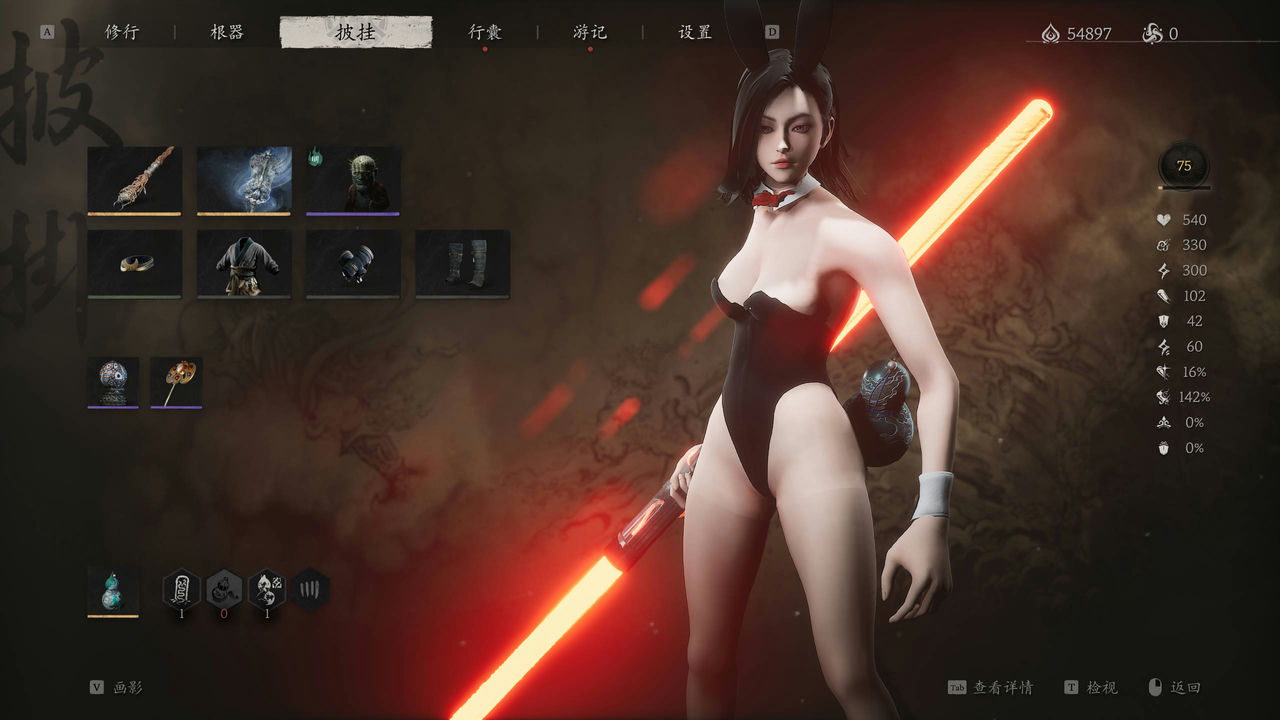Screen dimensions: 1280x720
Task: Select the golden fan curio slot
Action: (176, 382)
